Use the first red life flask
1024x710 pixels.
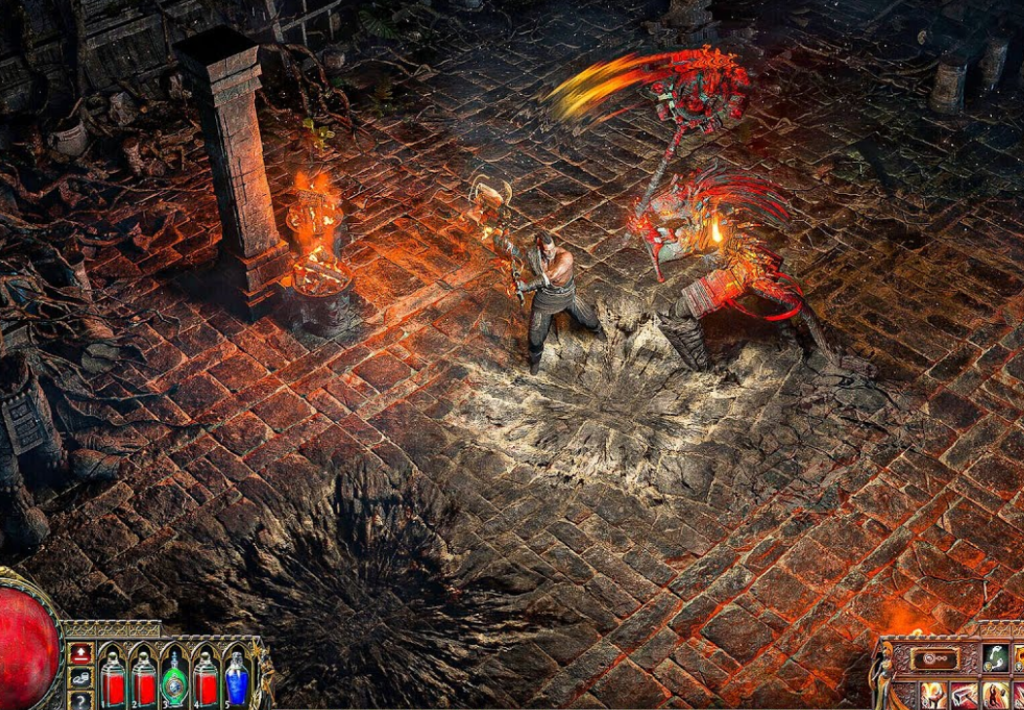coord(113,677)
